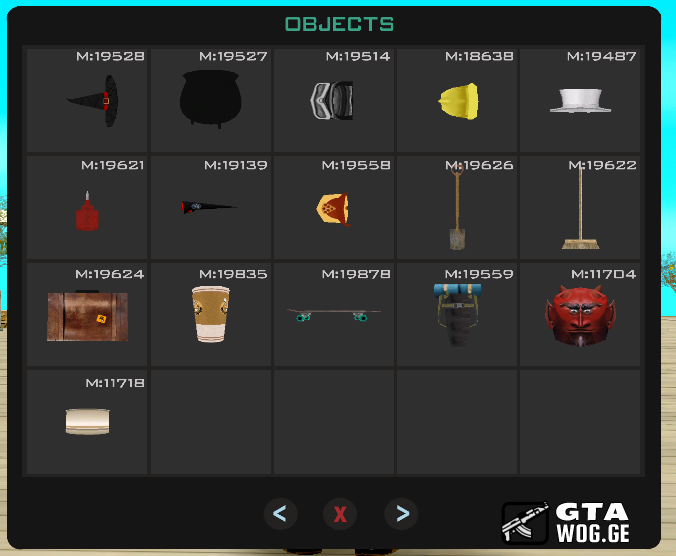Pick the black pennant flag object M:19139

(210, 209)
